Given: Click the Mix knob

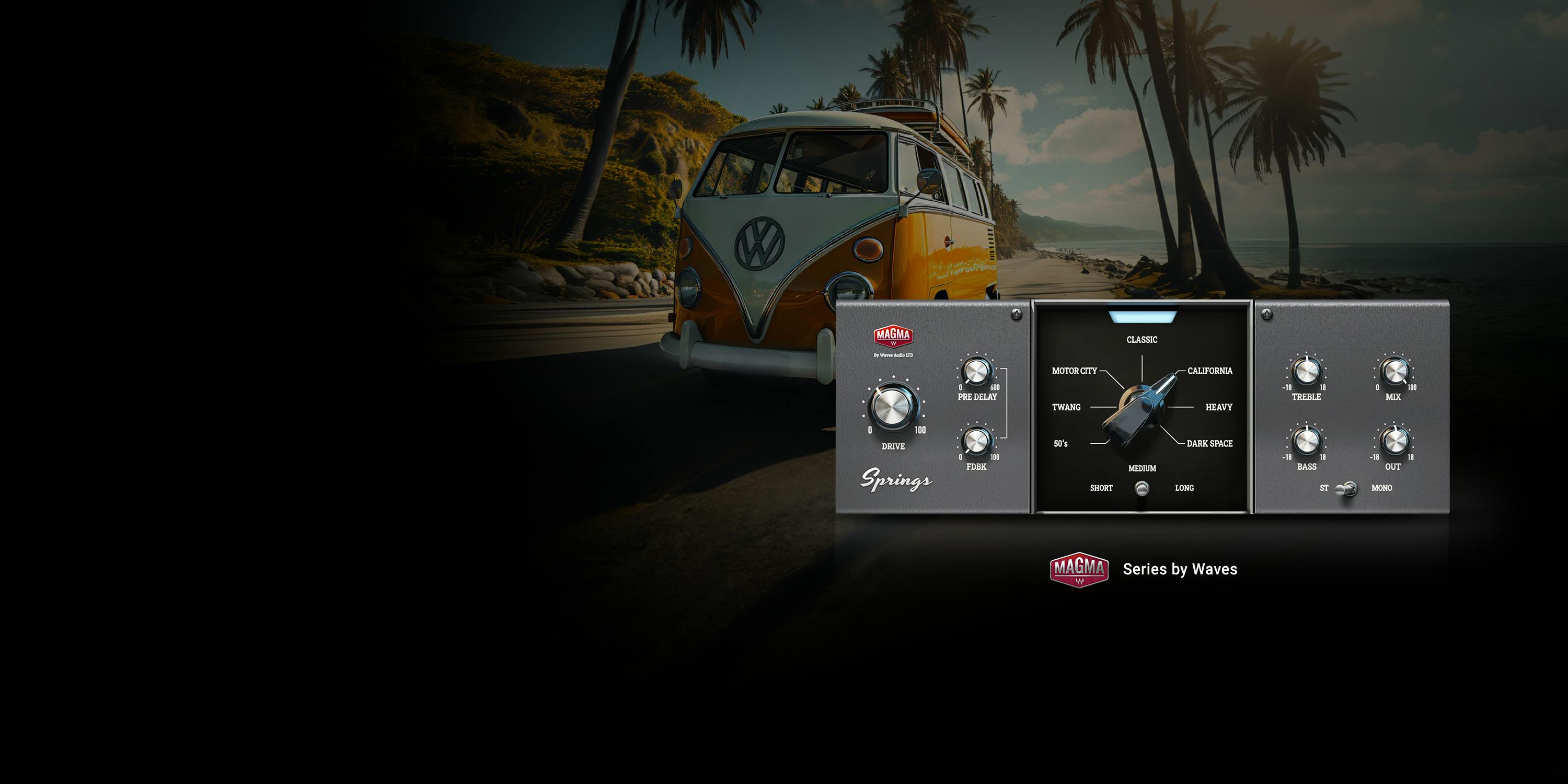Looking at the screenshot, I should coord(1394,371).
